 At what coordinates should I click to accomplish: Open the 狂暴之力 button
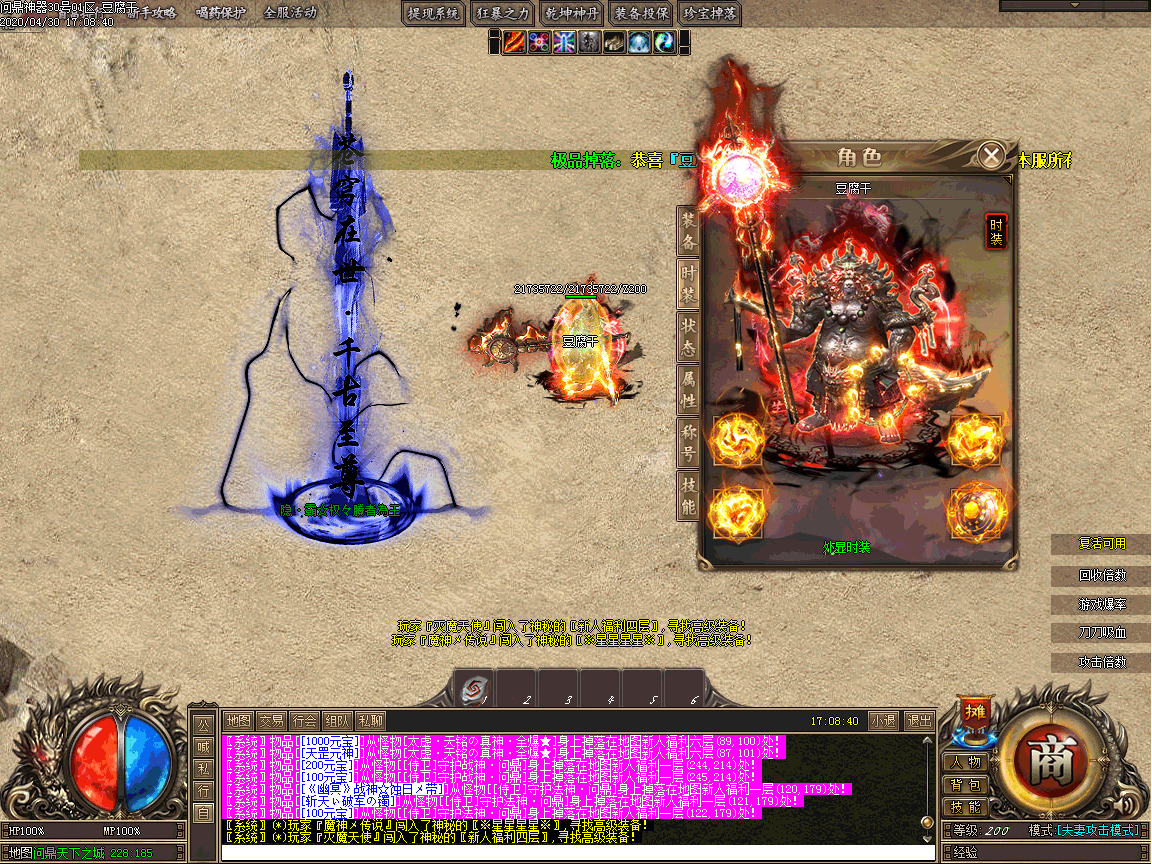(502, 13)
